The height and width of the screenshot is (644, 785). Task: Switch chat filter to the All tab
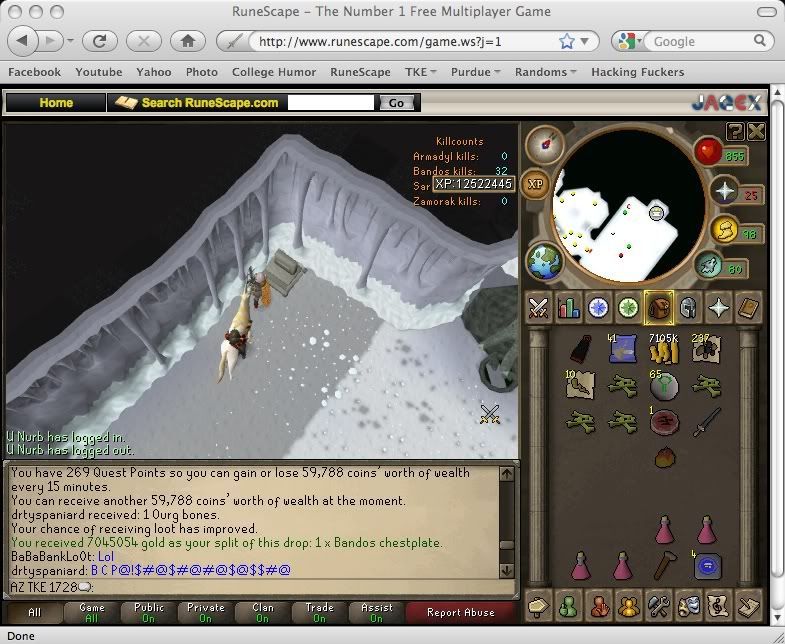[x=34, y=612]
